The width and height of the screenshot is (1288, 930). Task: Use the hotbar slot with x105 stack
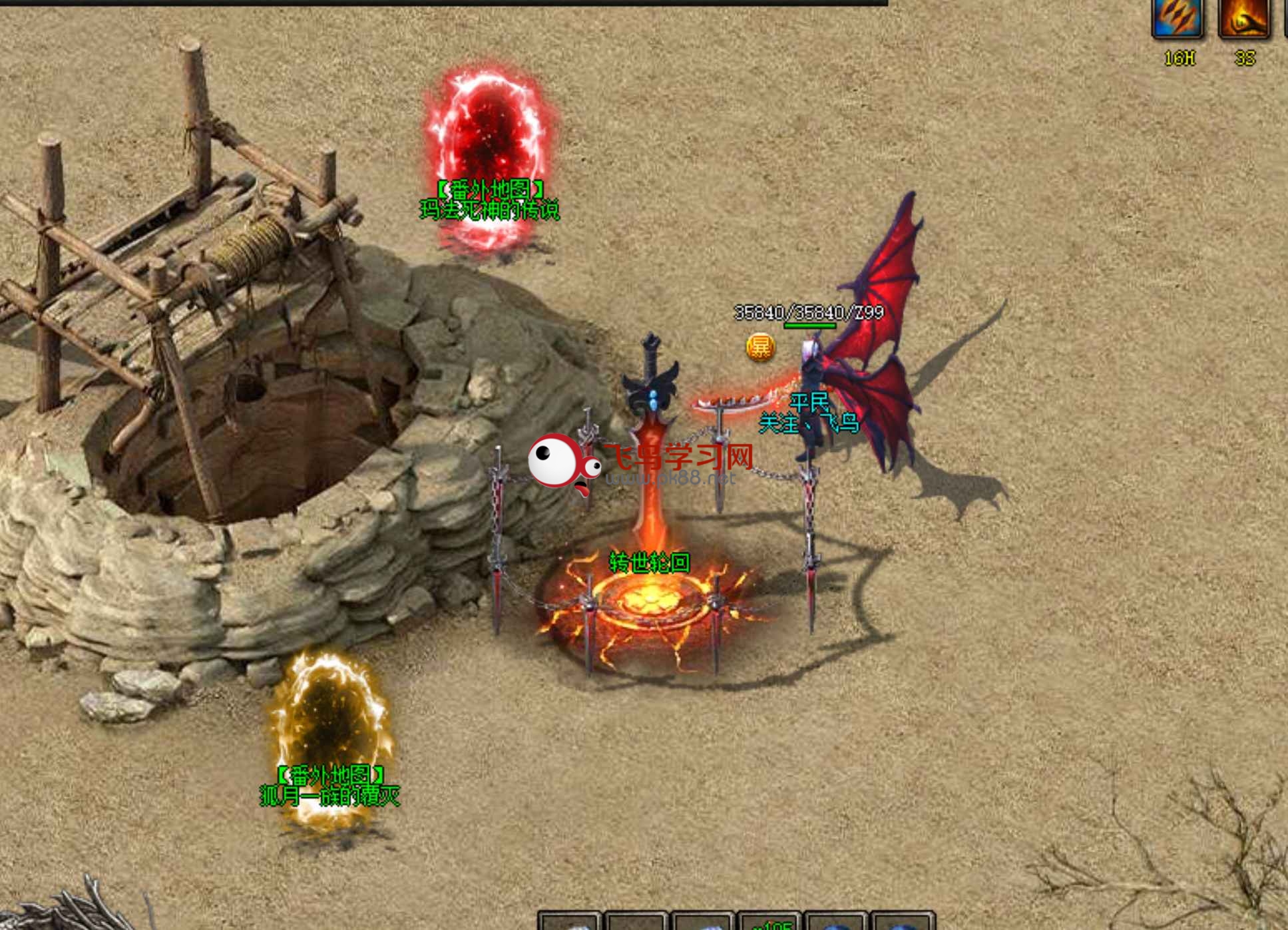[x=769, y=922]
